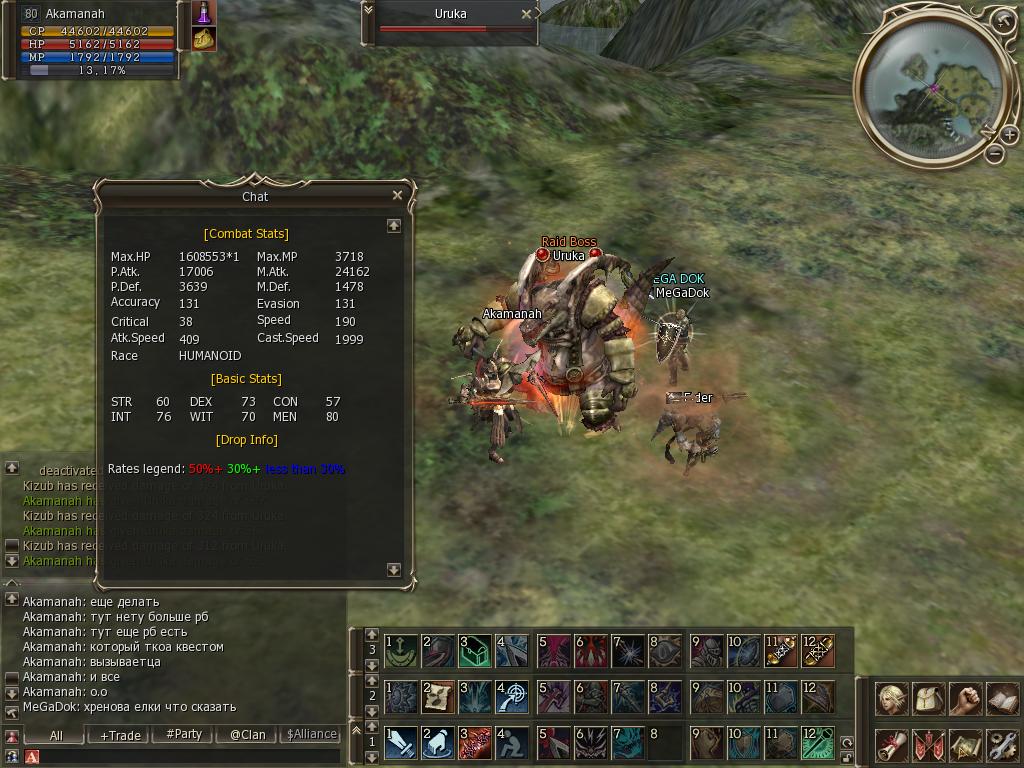Open the inventory bag icon
The width and height of the screenshot is (1024, 768).
pyautogui.click(x=929, y=698)
